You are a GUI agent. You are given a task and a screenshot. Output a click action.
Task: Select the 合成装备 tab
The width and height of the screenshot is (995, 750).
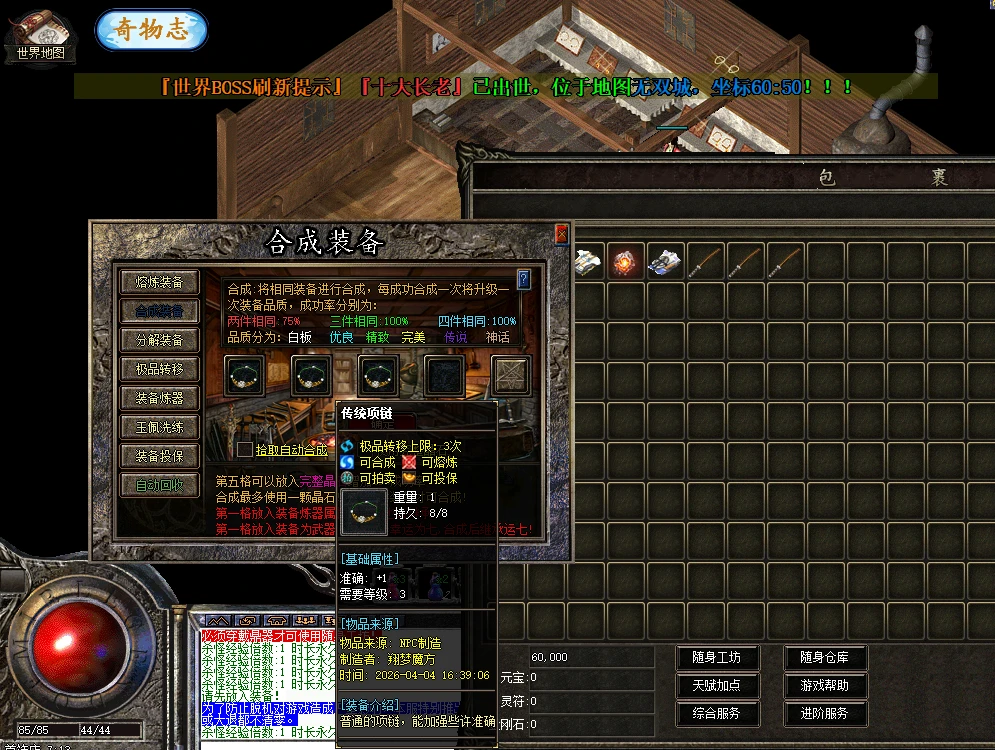159,311
